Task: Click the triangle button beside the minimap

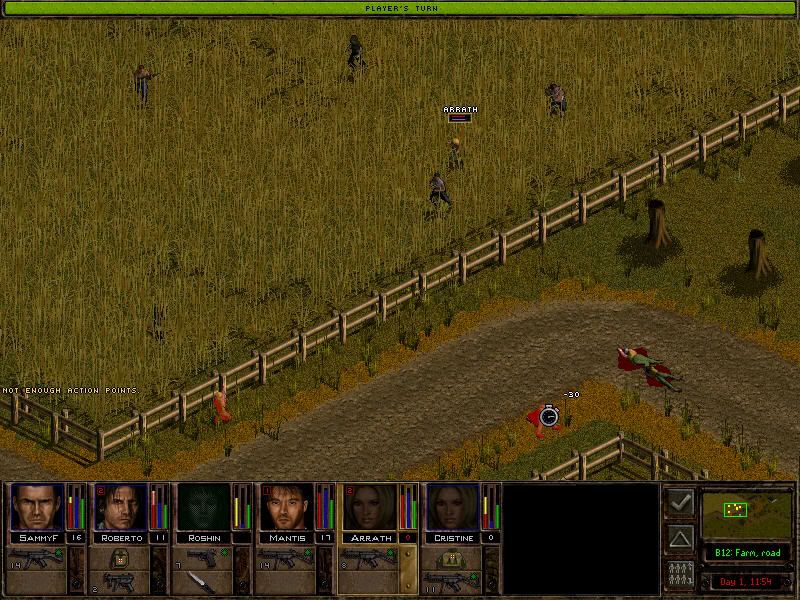Action: pyautogui.click(x=680, y=539)
